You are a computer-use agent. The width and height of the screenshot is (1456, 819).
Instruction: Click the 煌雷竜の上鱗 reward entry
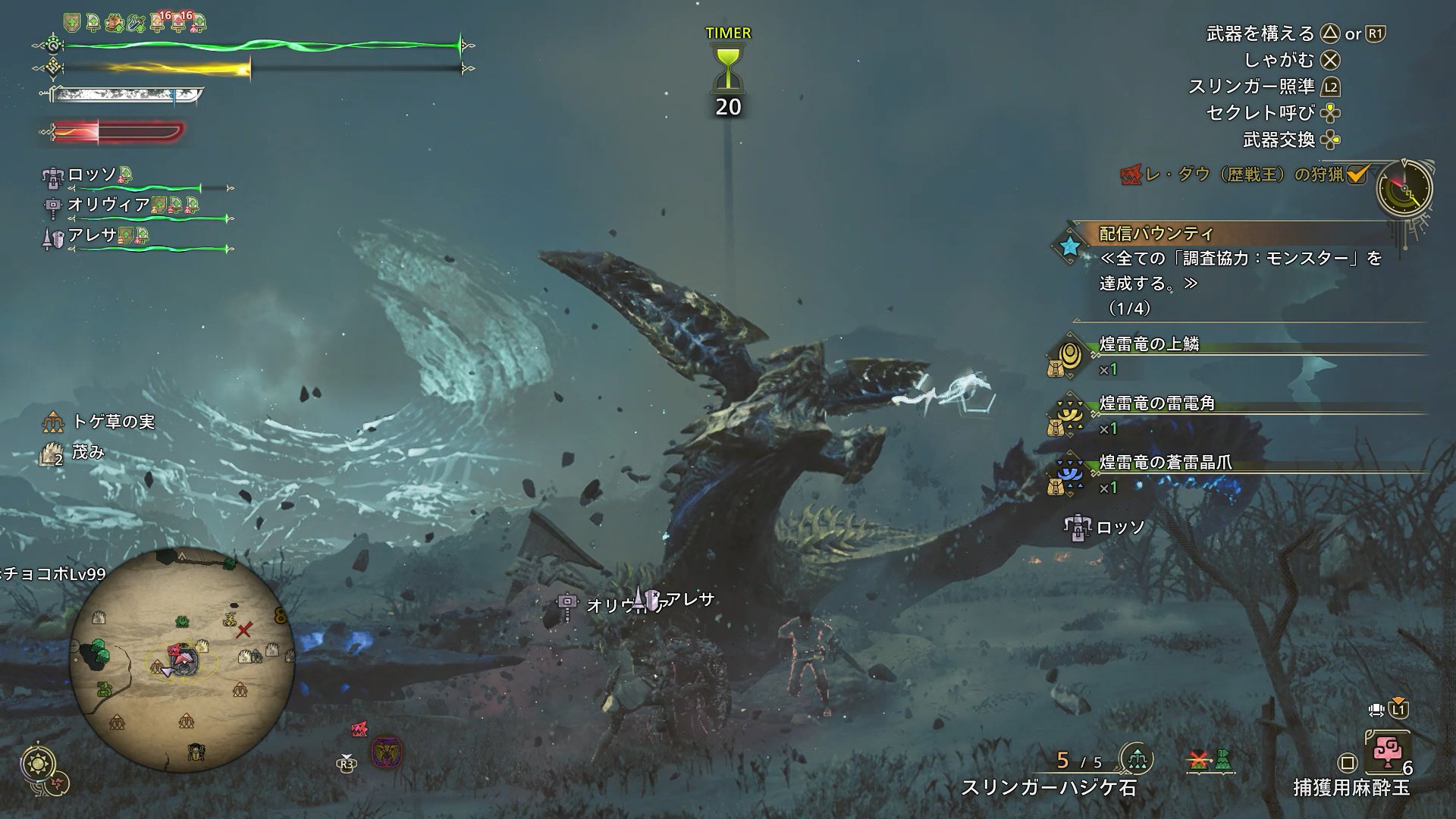coord(1149,344)
